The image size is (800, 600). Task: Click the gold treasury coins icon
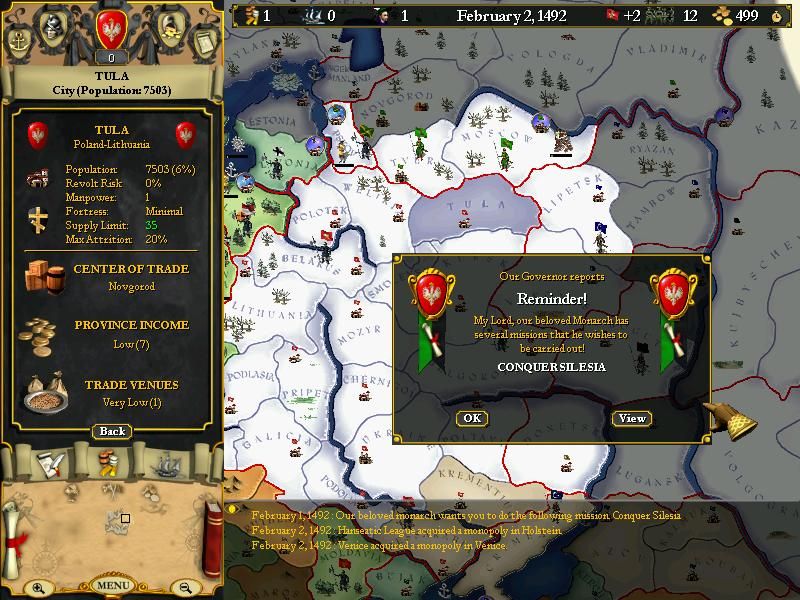click(721, 15)
